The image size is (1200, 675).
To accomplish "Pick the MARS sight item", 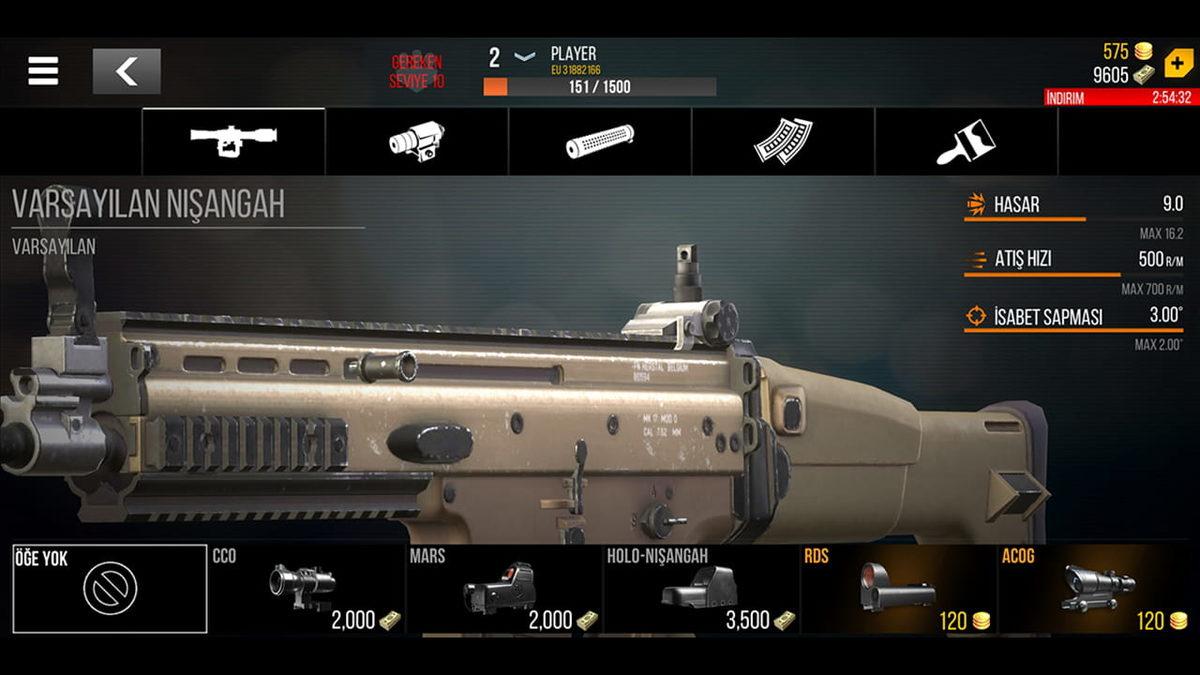I will point(504,589).
